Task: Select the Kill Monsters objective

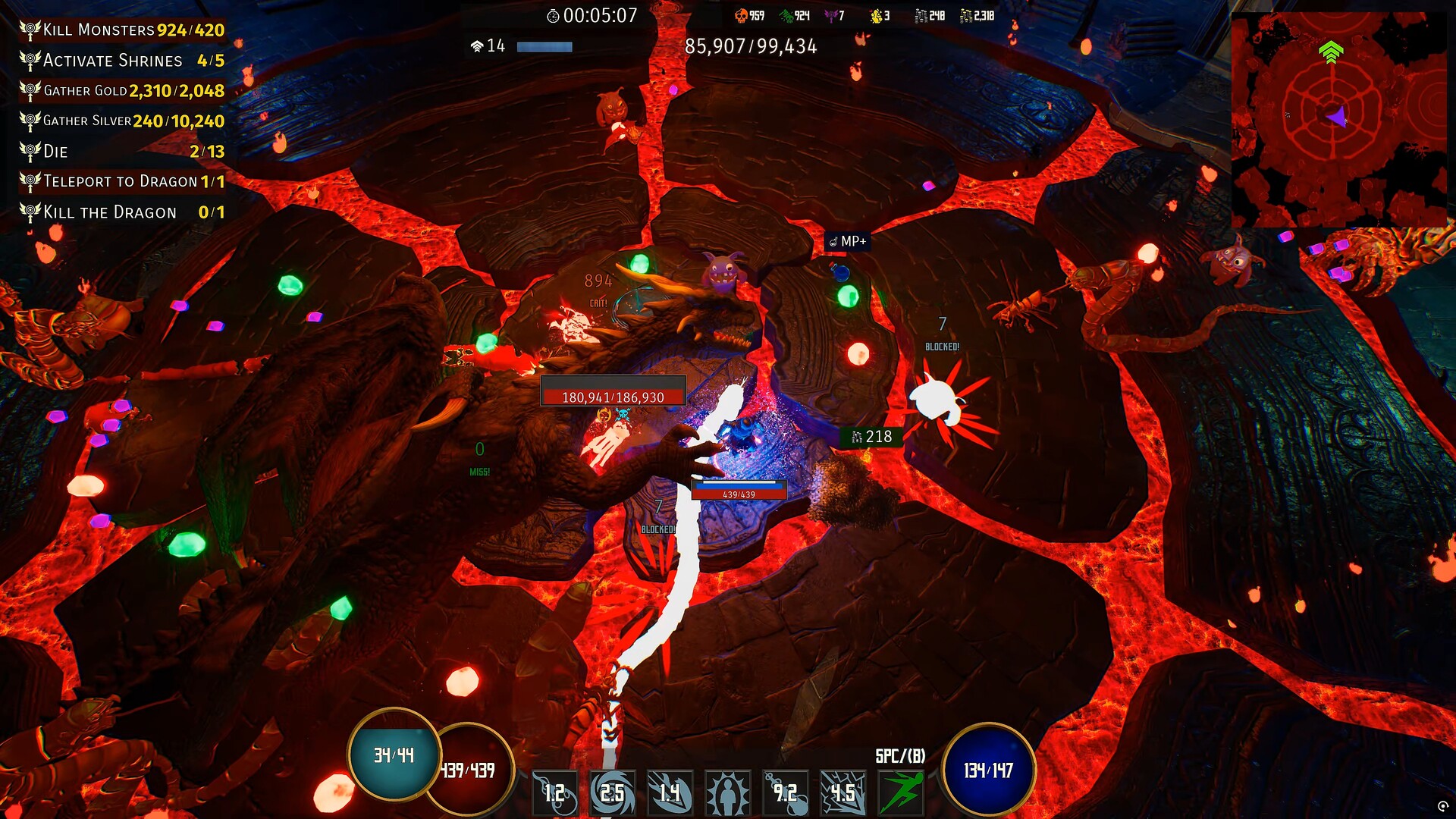Action: [x=121, y=30]
